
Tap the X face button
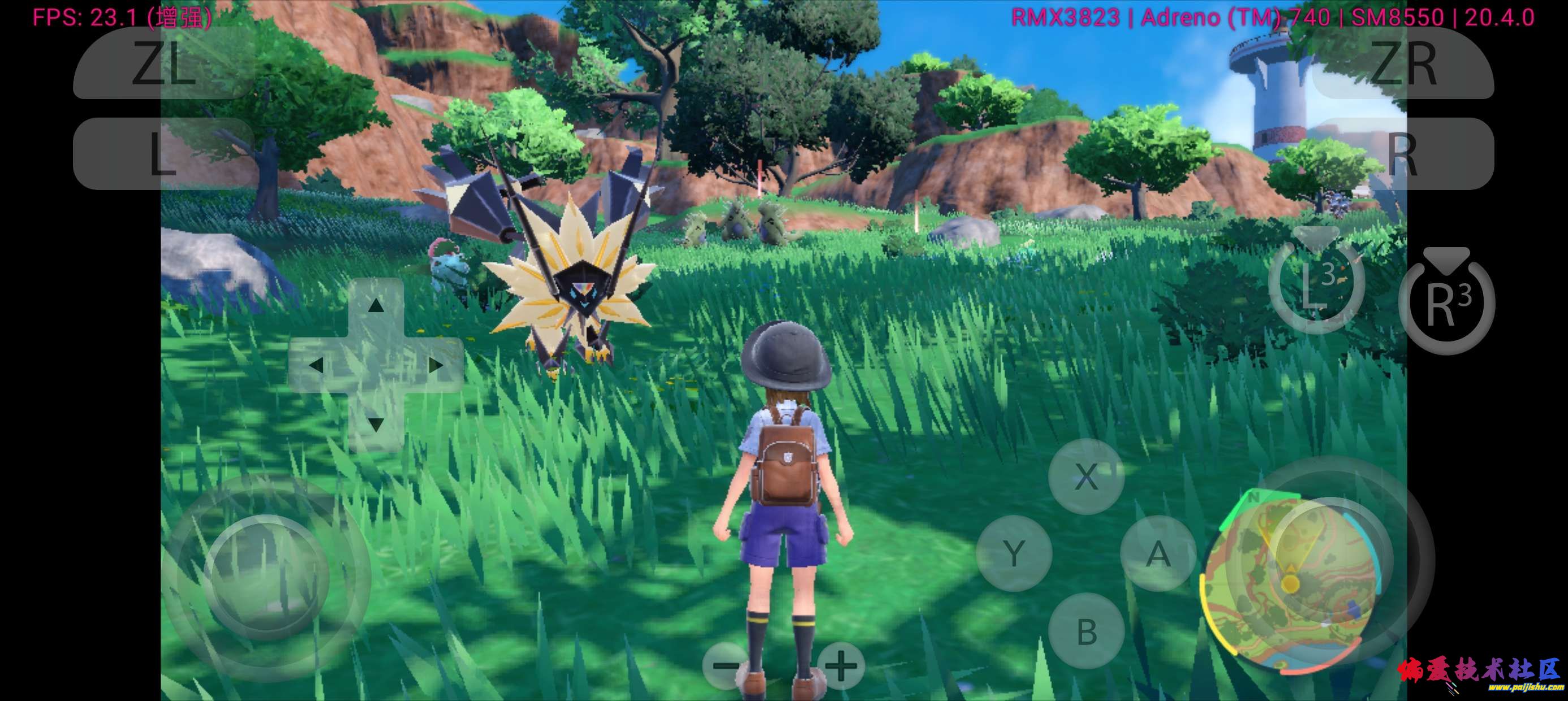pos(1086,476)
